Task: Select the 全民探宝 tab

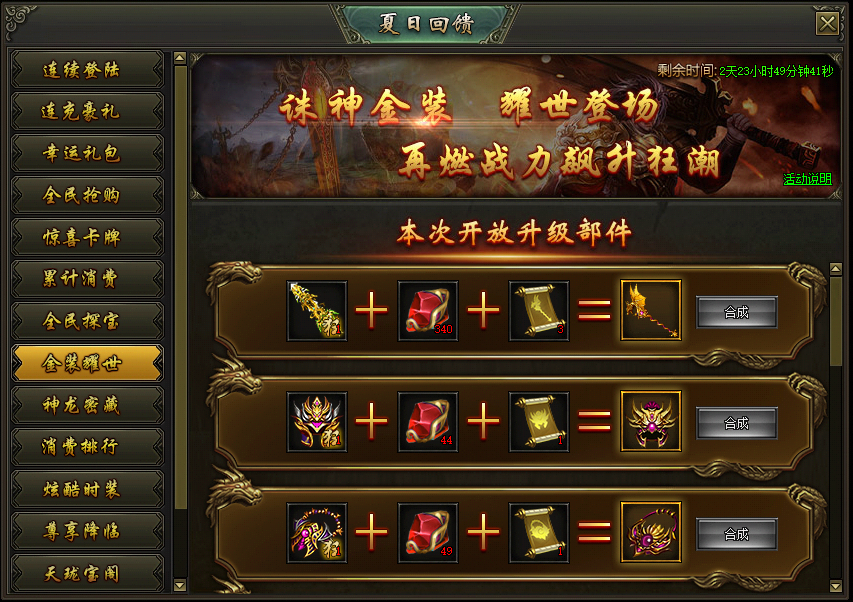Action: coord(87,322)
